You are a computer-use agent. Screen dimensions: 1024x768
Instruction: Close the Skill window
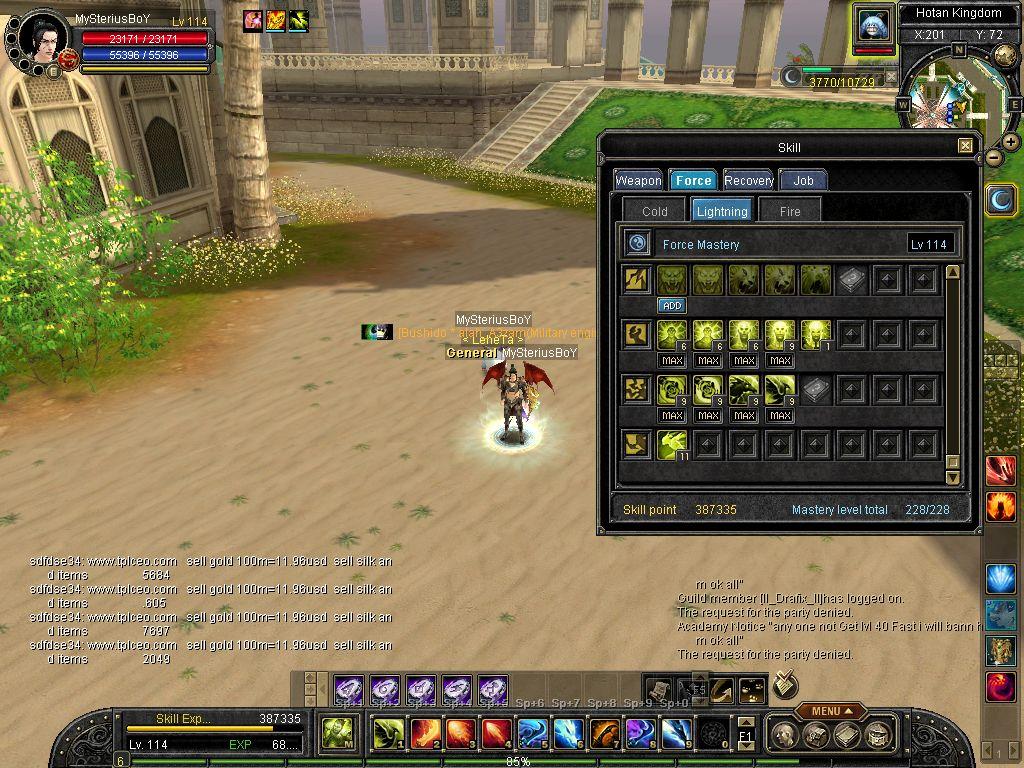tap(965, 146)
